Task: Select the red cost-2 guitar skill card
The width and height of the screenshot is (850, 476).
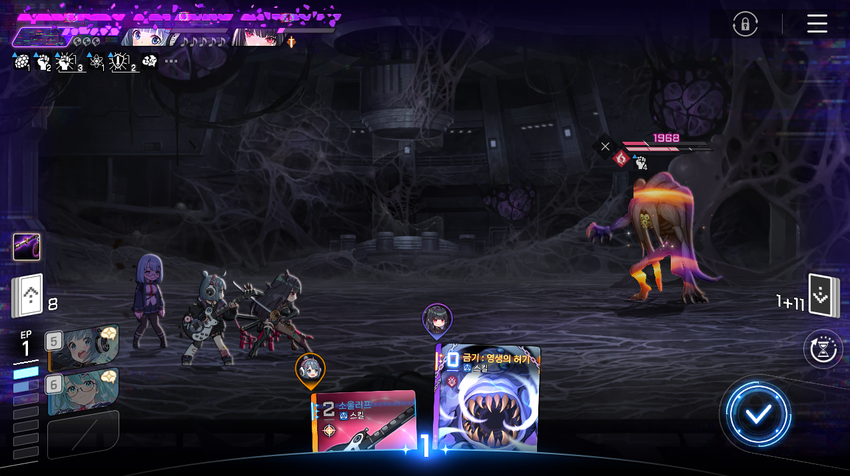Action: click(x=364, y=430)
